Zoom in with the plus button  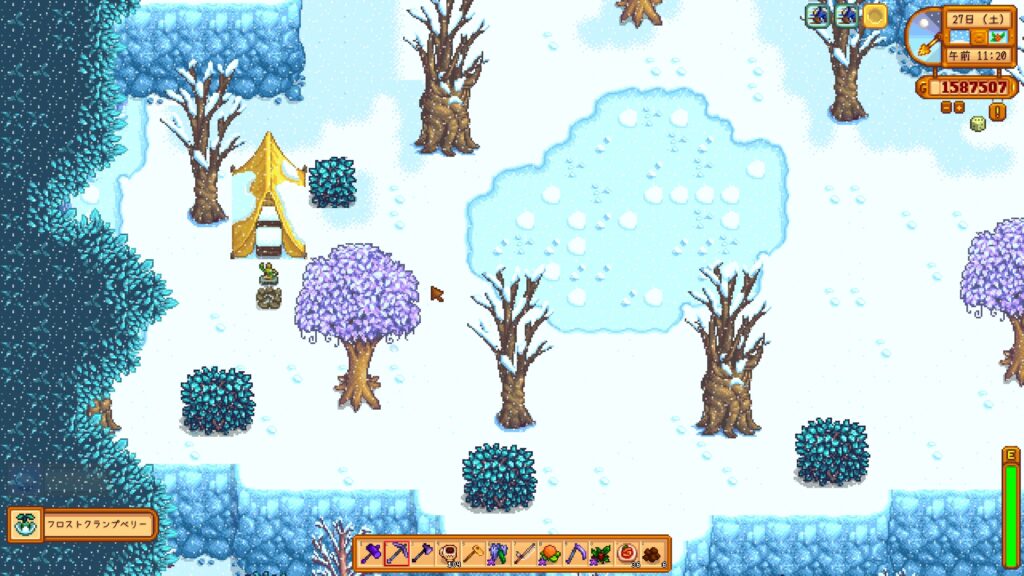959,107
